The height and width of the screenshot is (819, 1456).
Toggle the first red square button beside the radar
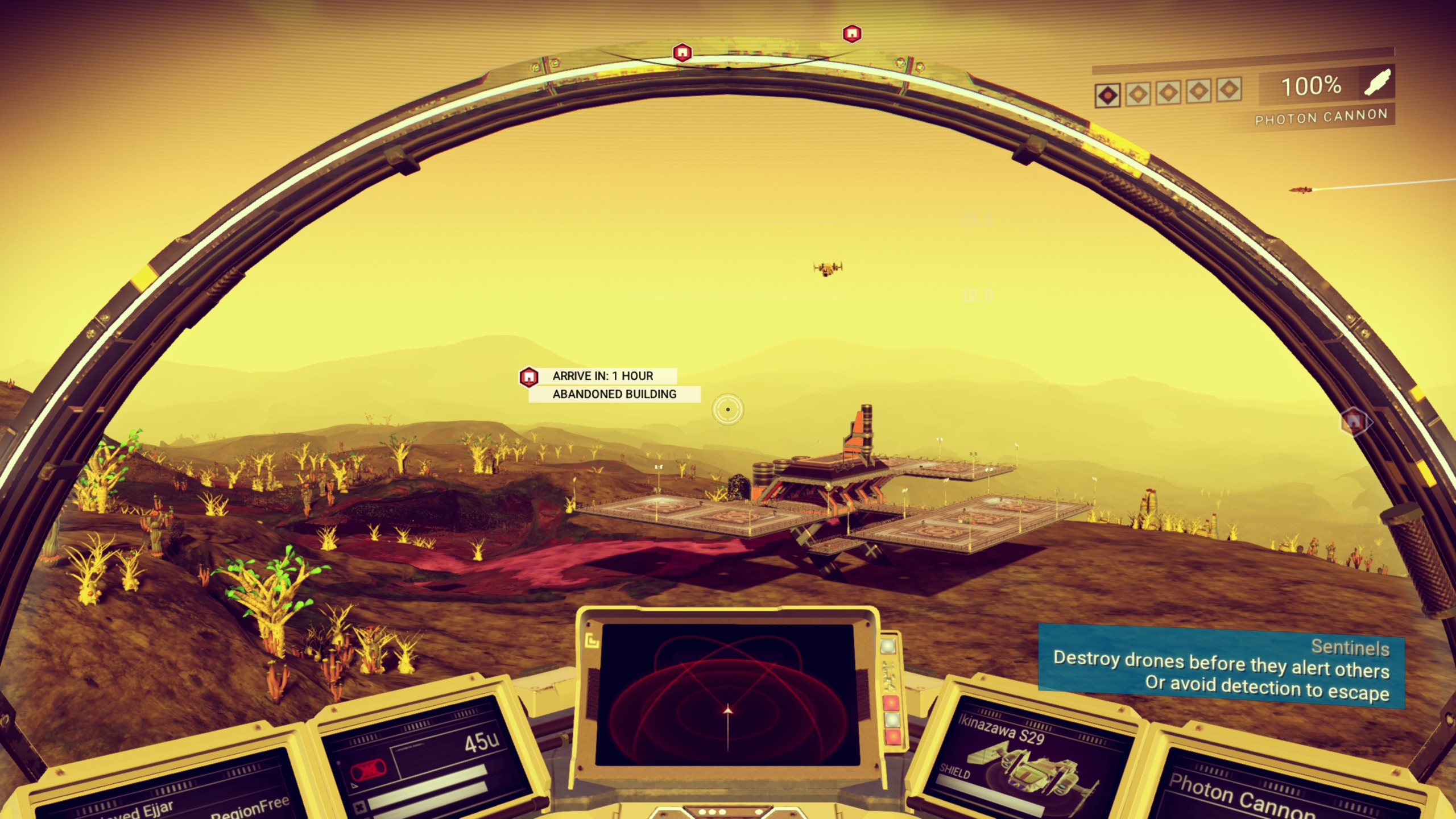[891, 702]
